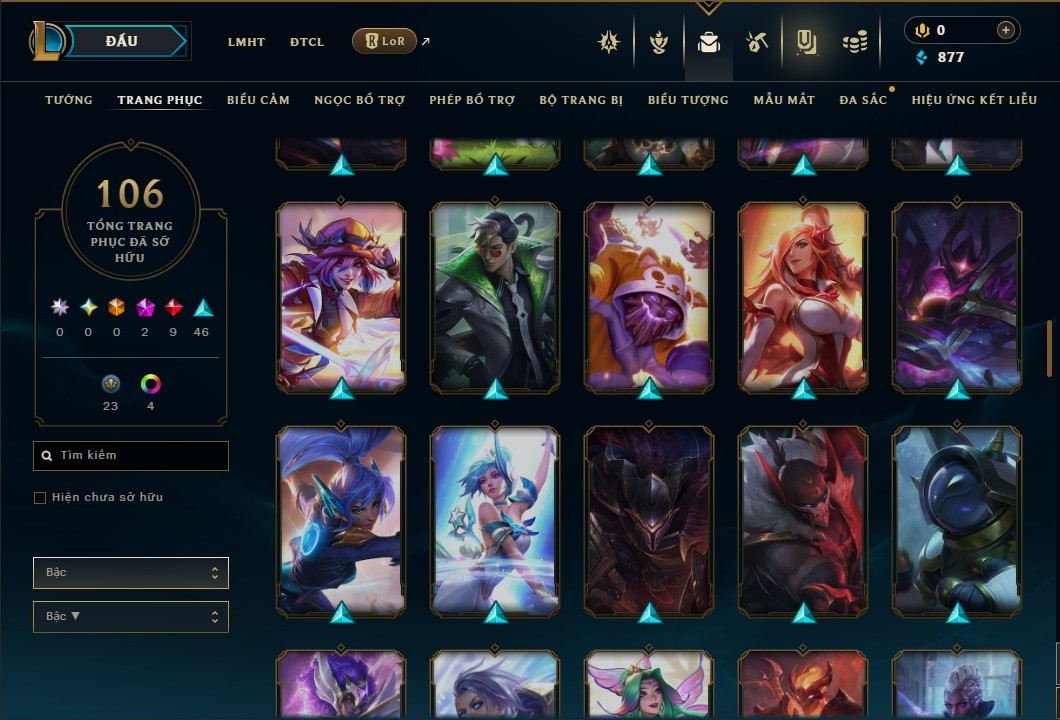The height and width of the screenshot is (720, 1060).
Task: Open the hammer crafting icon
Action: 756,42
